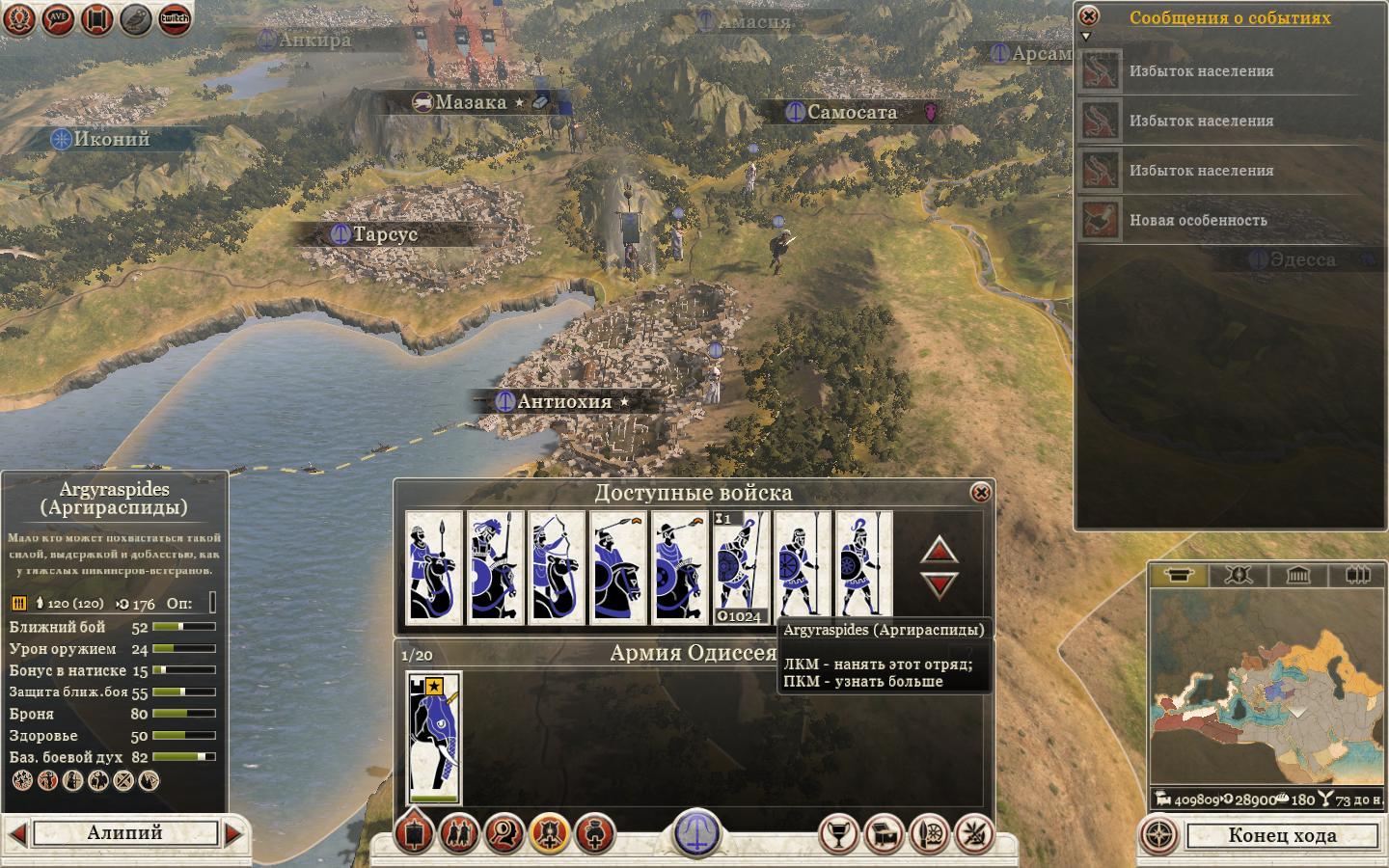Select previous character before Алипий
This screenshot has height=868, width=1389.
tap(16, 833)
